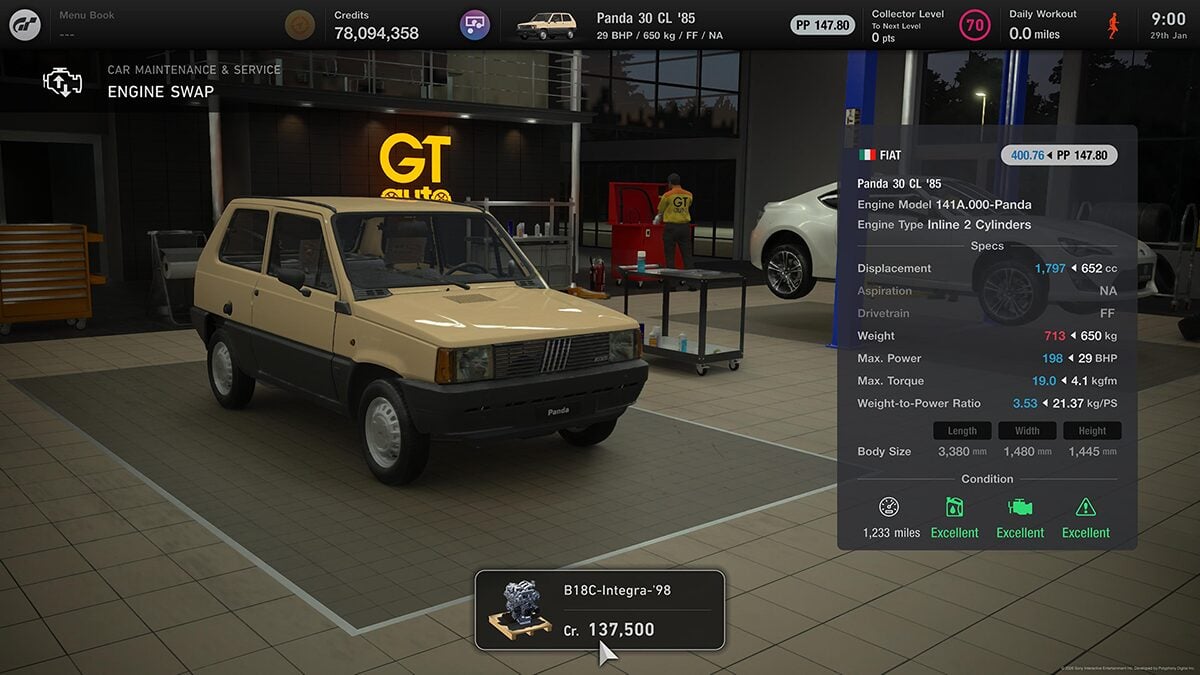Select the B18C-Integra-'98 engine offer

click(x=599, y=610)
